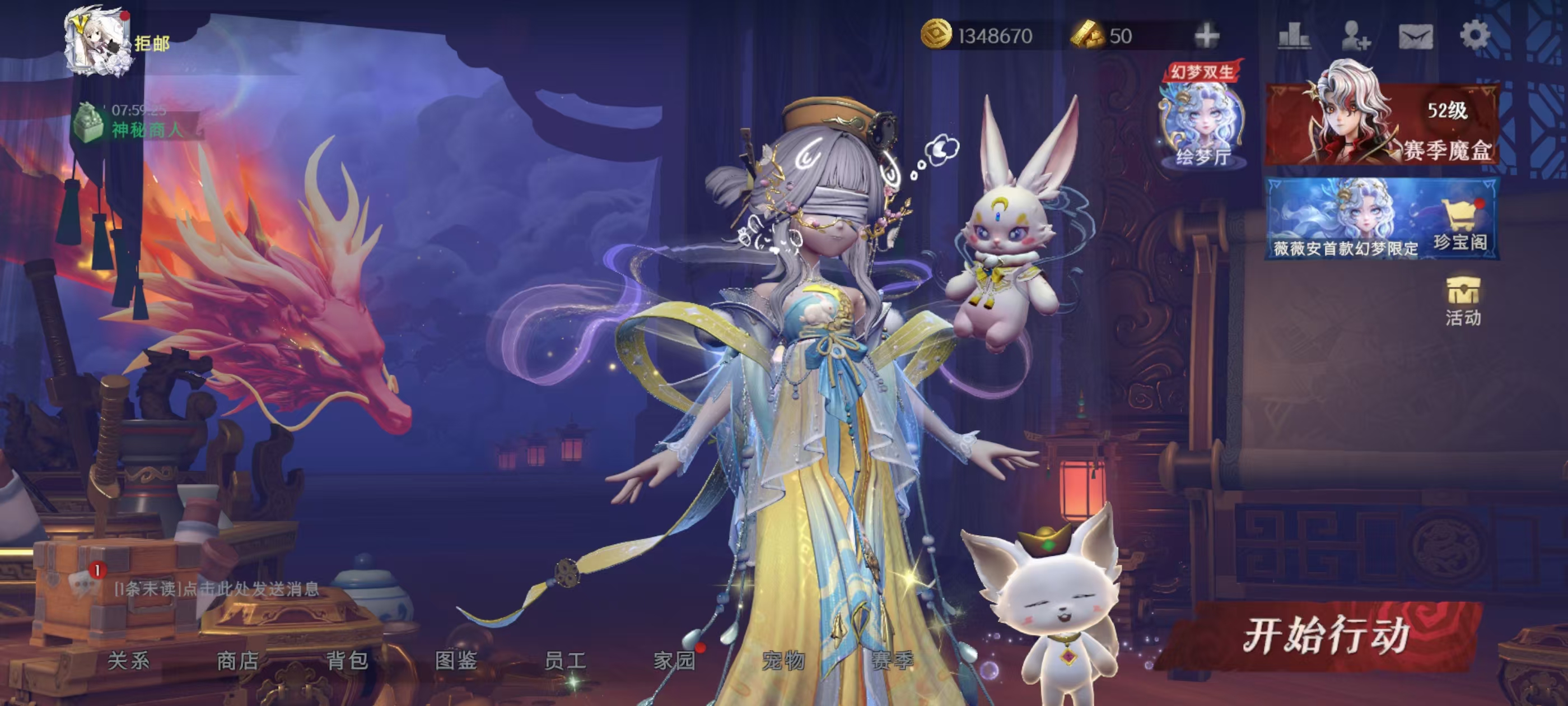Show the 图鉴 collection codex
The width and height of the screenshot is (1568, 706).
coord(456,661)
